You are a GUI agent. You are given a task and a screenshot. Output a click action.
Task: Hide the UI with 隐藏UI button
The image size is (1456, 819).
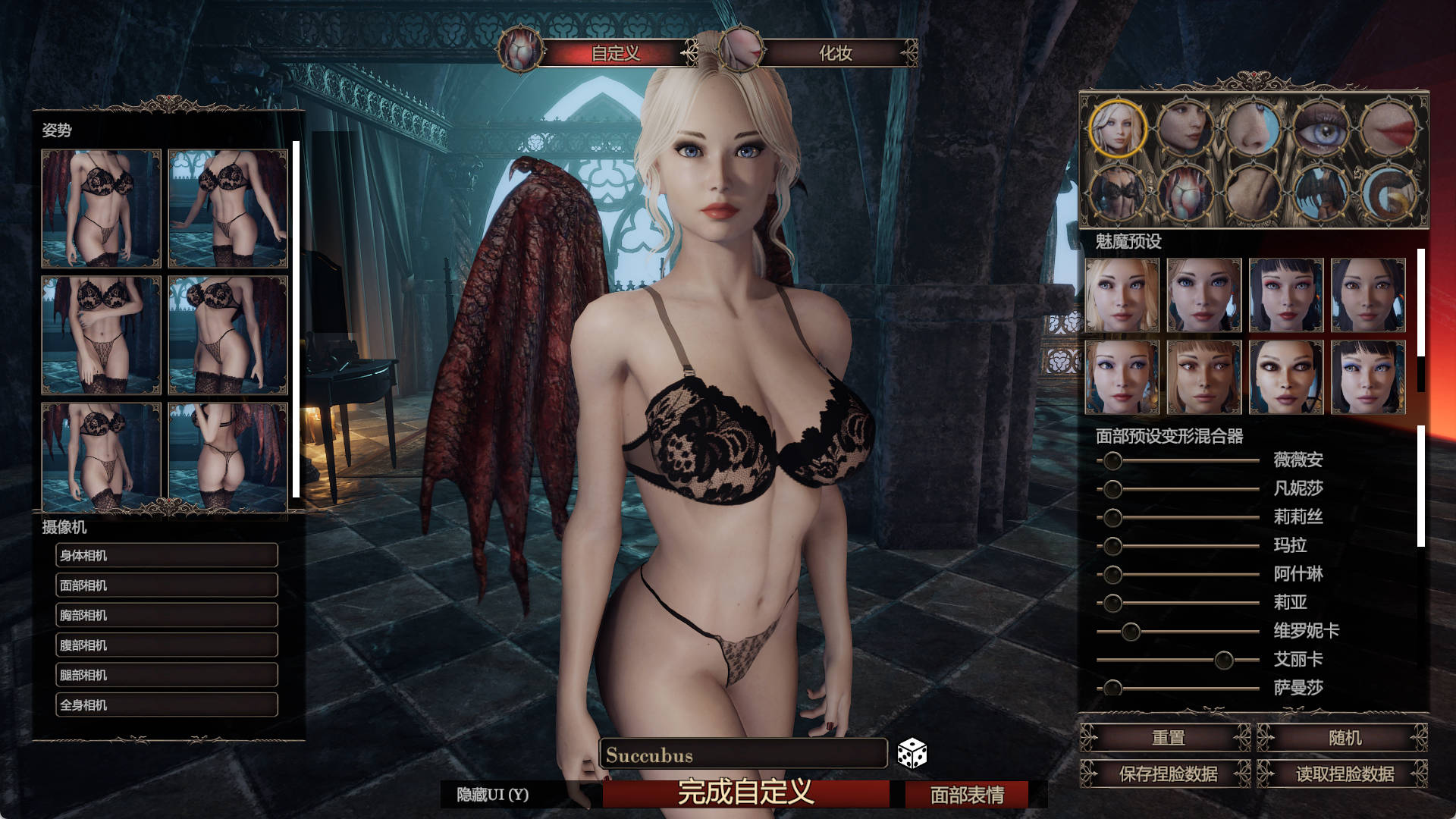click(x=493, y=795)
